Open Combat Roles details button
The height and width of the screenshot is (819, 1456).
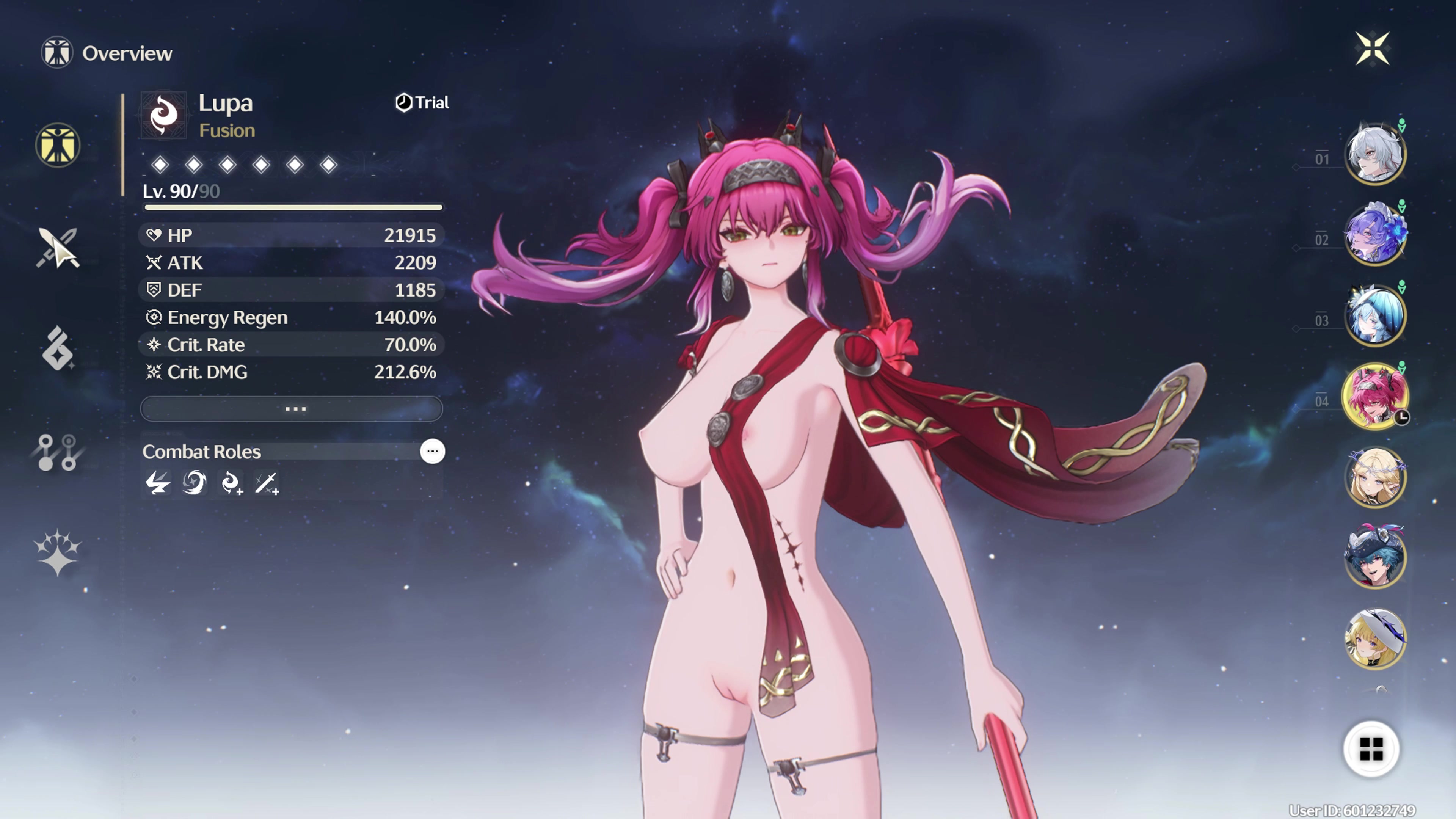(432, 452)
